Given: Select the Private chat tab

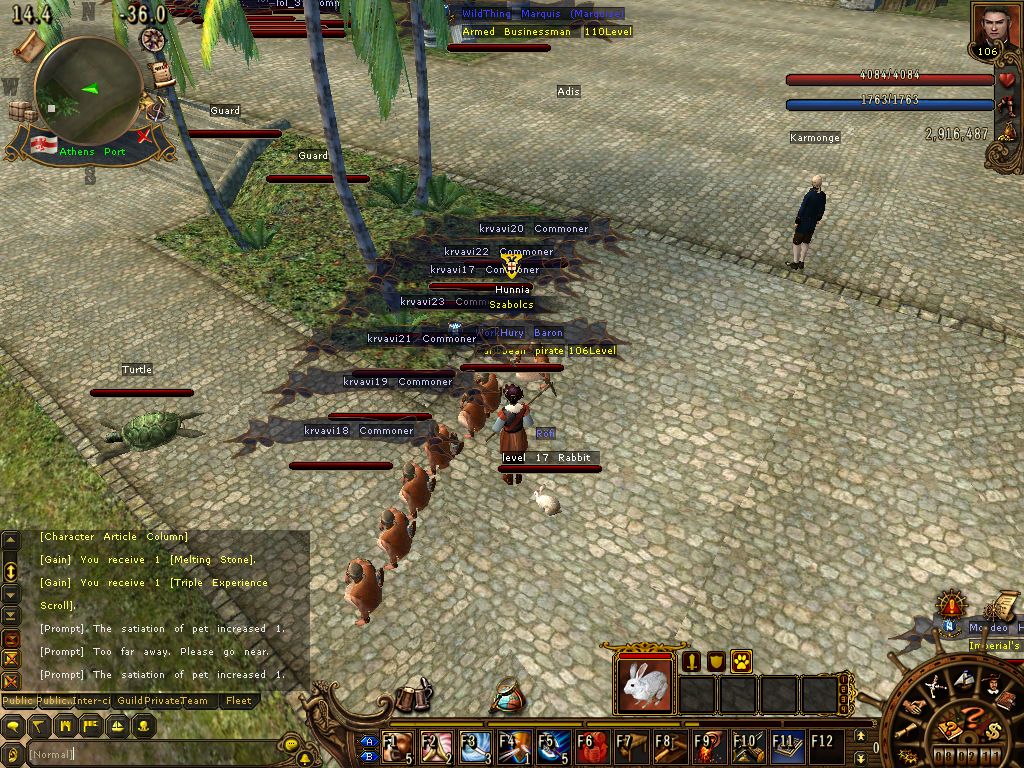Looking at the screenshot, I should click(161, 701).
